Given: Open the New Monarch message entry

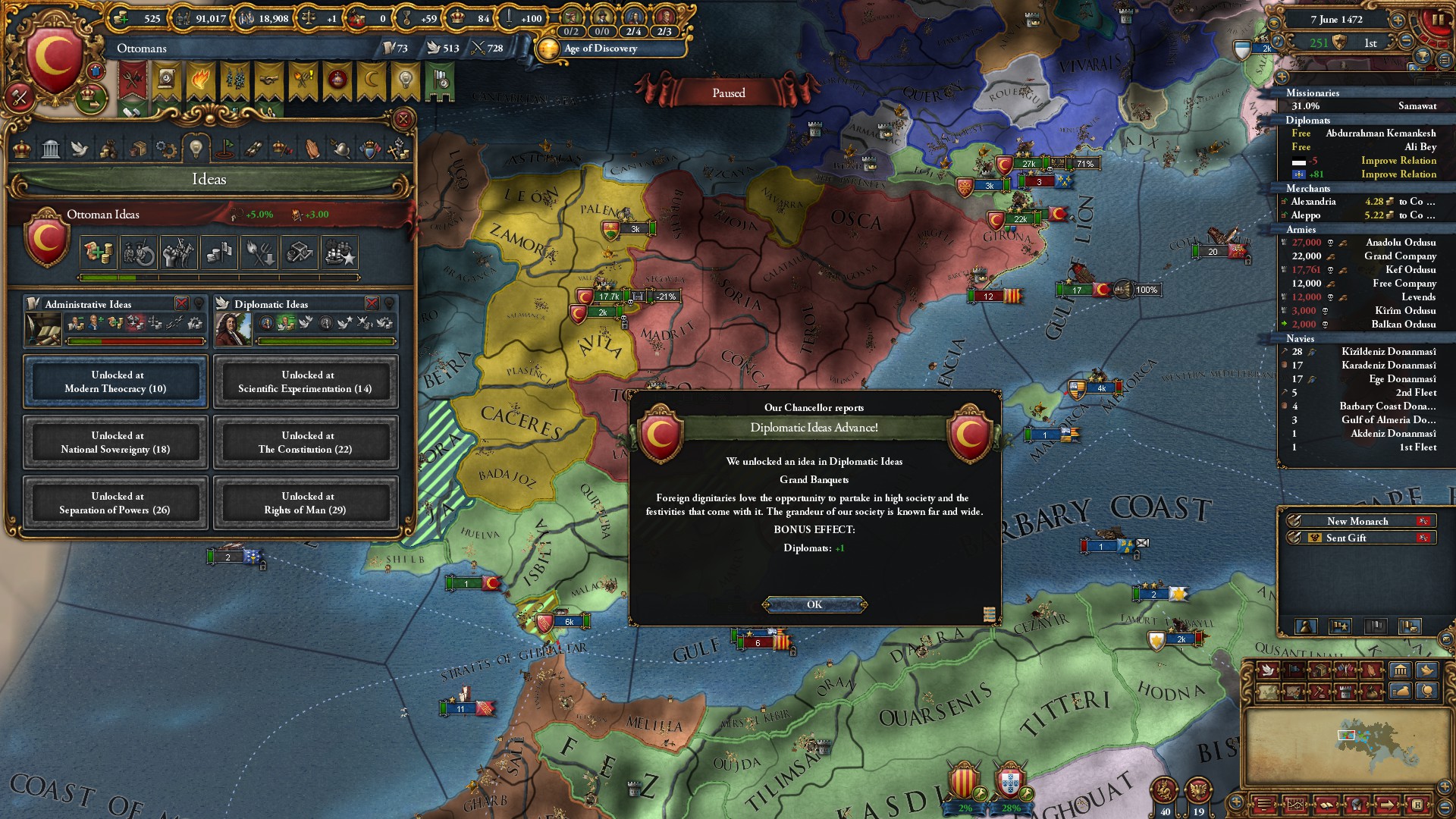Looking at the screenshot, I should pyautogui.click(x=1357, y=521).
